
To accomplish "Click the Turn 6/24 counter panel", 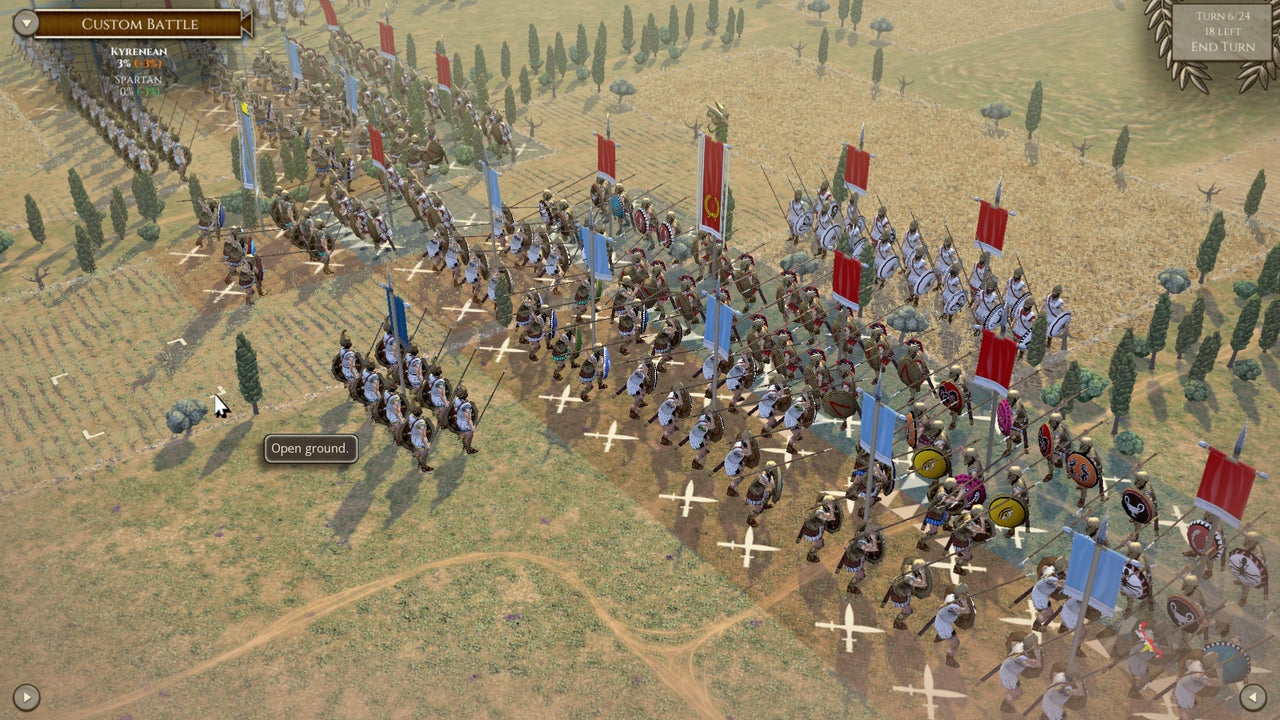I will click(1222, 15).
